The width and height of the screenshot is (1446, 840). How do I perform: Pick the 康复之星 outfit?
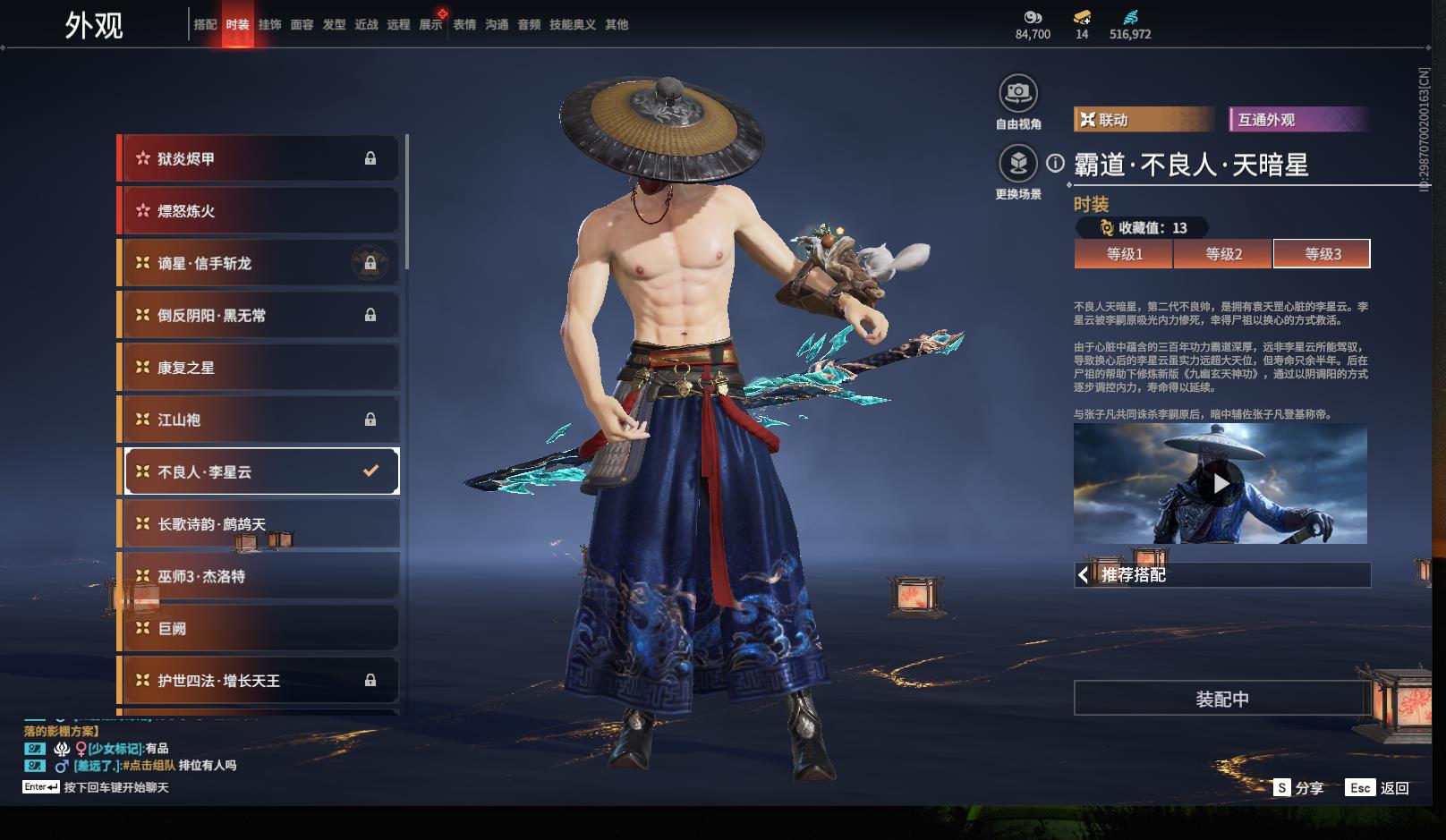tap(259, 368)
